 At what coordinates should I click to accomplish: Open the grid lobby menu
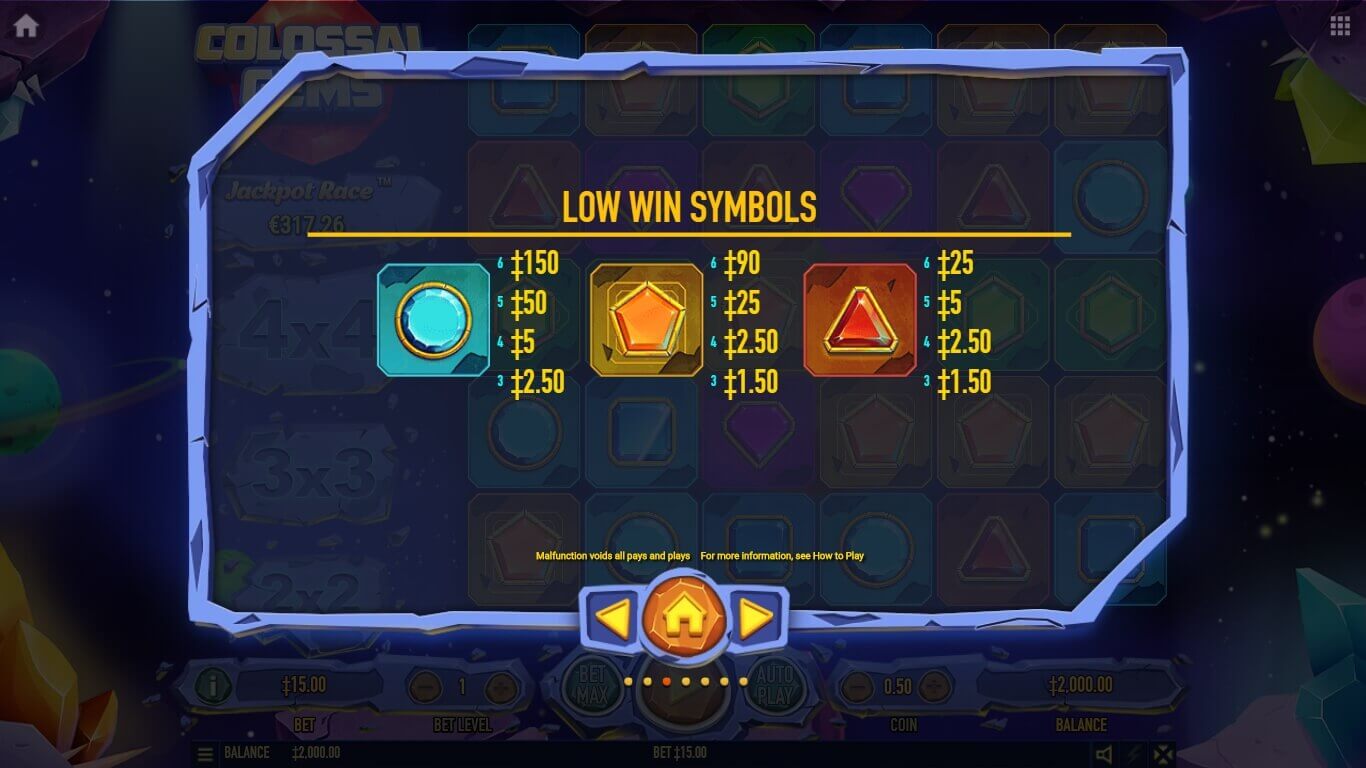point(1340,27)
